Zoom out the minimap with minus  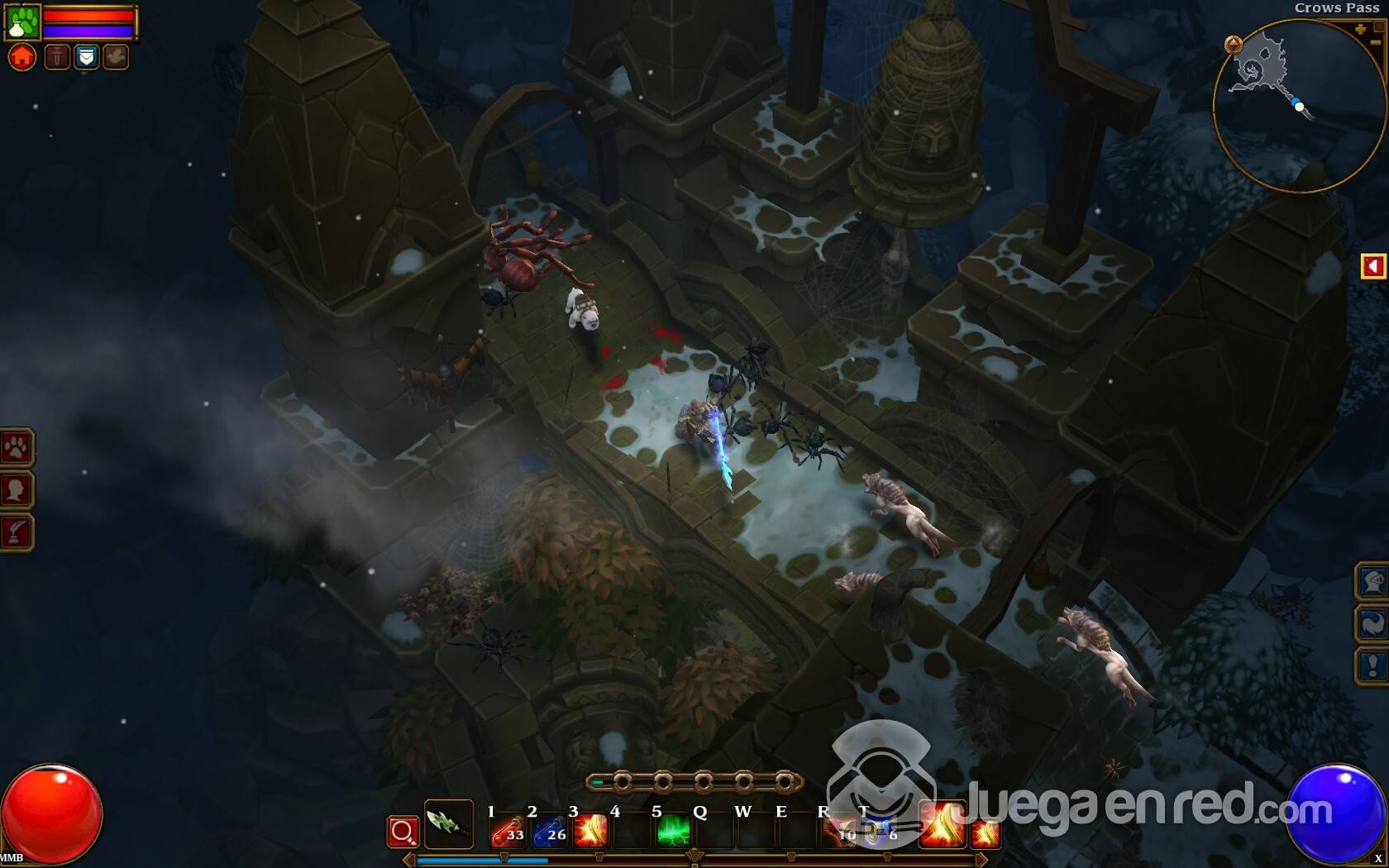pyautogui.click(x=1377, y=41)
